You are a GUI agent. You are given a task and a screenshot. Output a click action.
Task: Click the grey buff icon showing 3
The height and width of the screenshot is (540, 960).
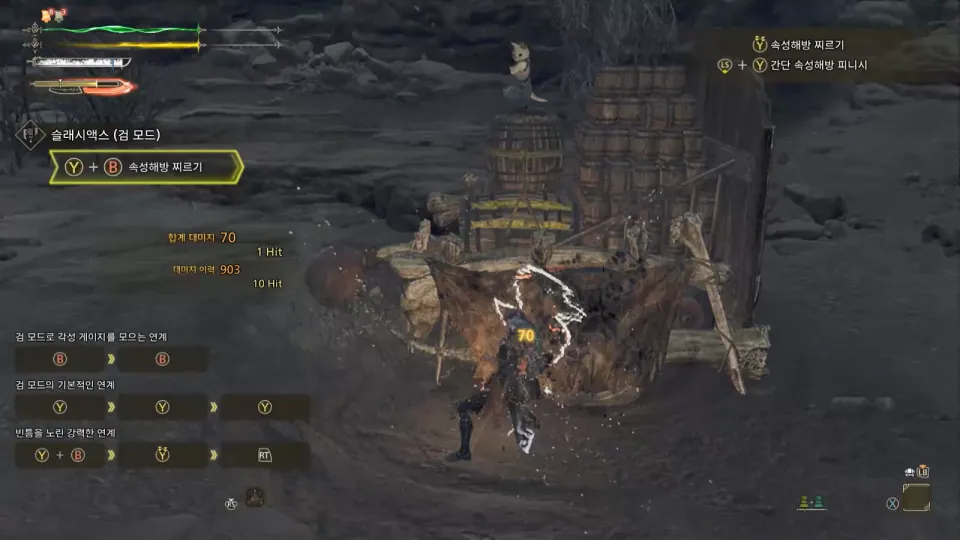60,14
